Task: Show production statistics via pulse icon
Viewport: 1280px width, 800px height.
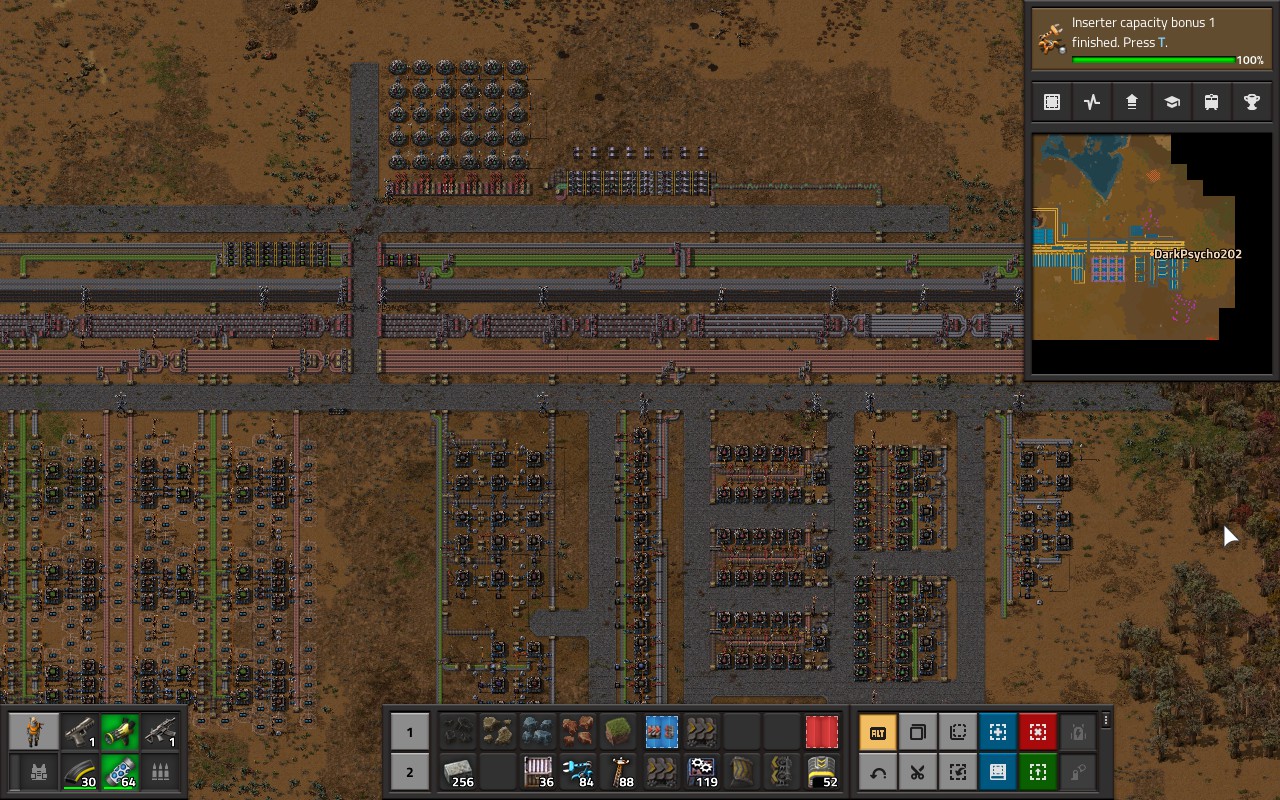Action: click(x=1092, y=102)
